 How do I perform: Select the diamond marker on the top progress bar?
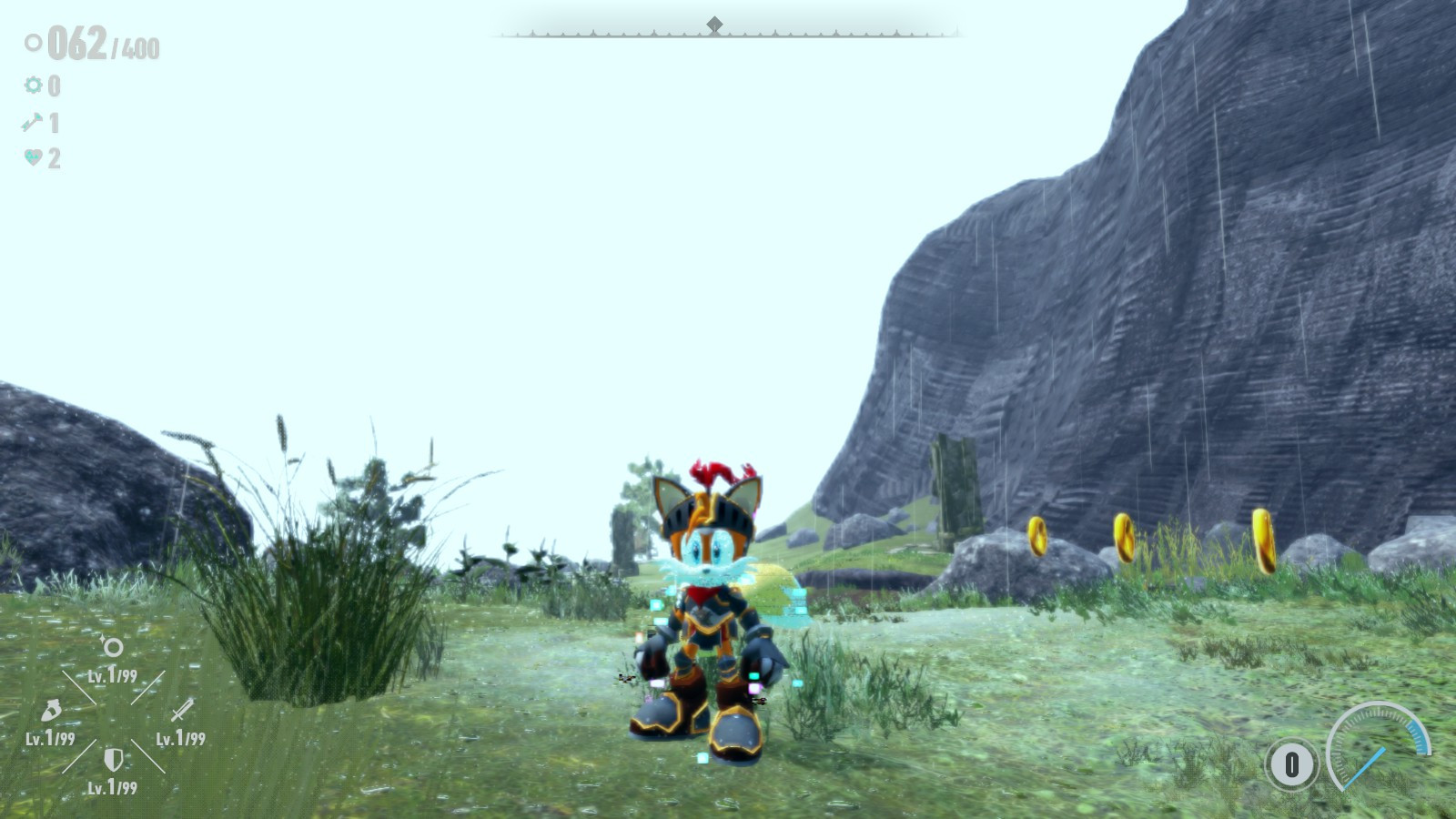(x=715, y=25)
